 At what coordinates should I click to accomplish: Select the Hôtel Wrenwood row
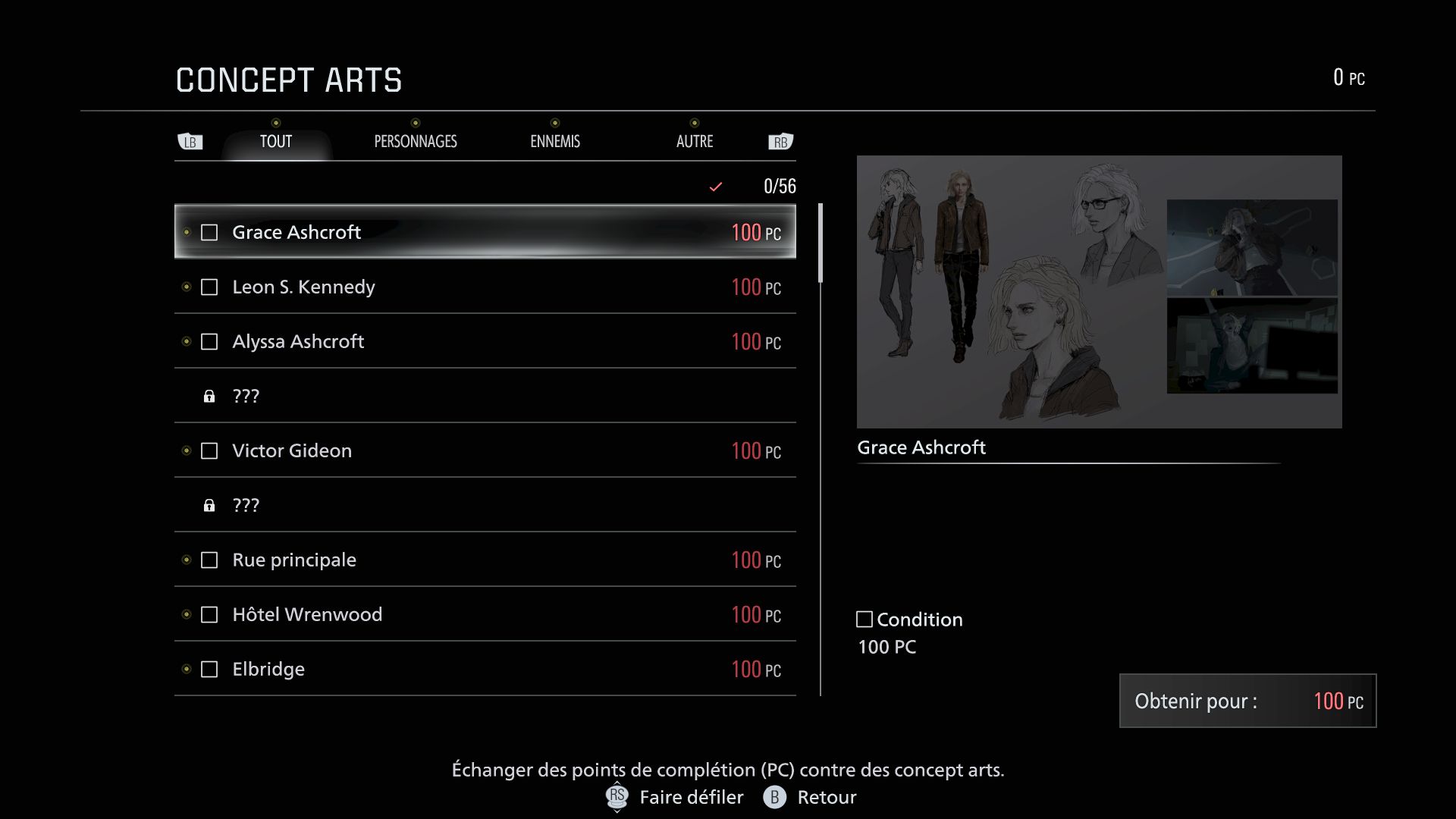tap(485, 615)
